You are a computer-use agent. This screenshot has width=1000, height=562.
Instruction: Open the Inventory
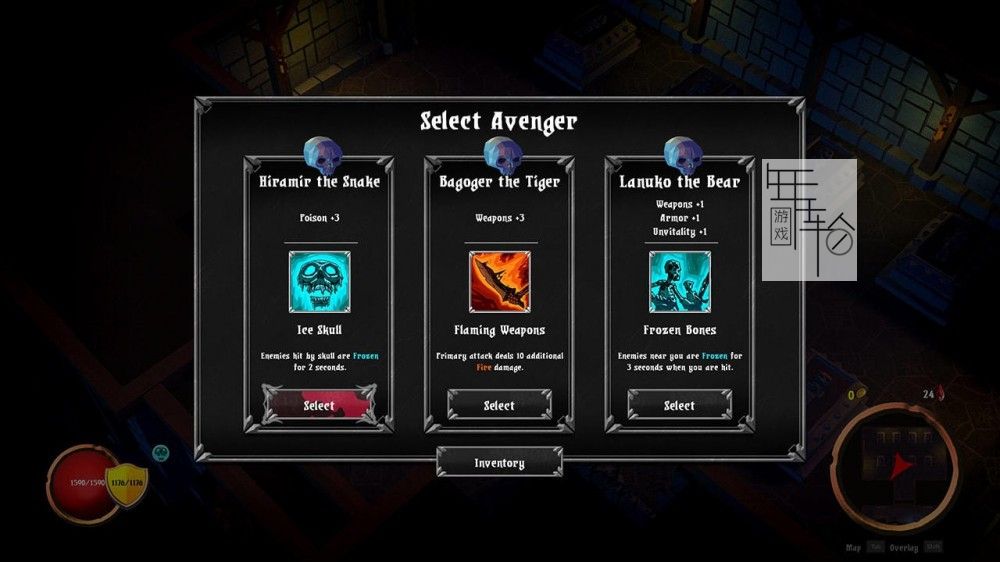(x=499, y=463)
